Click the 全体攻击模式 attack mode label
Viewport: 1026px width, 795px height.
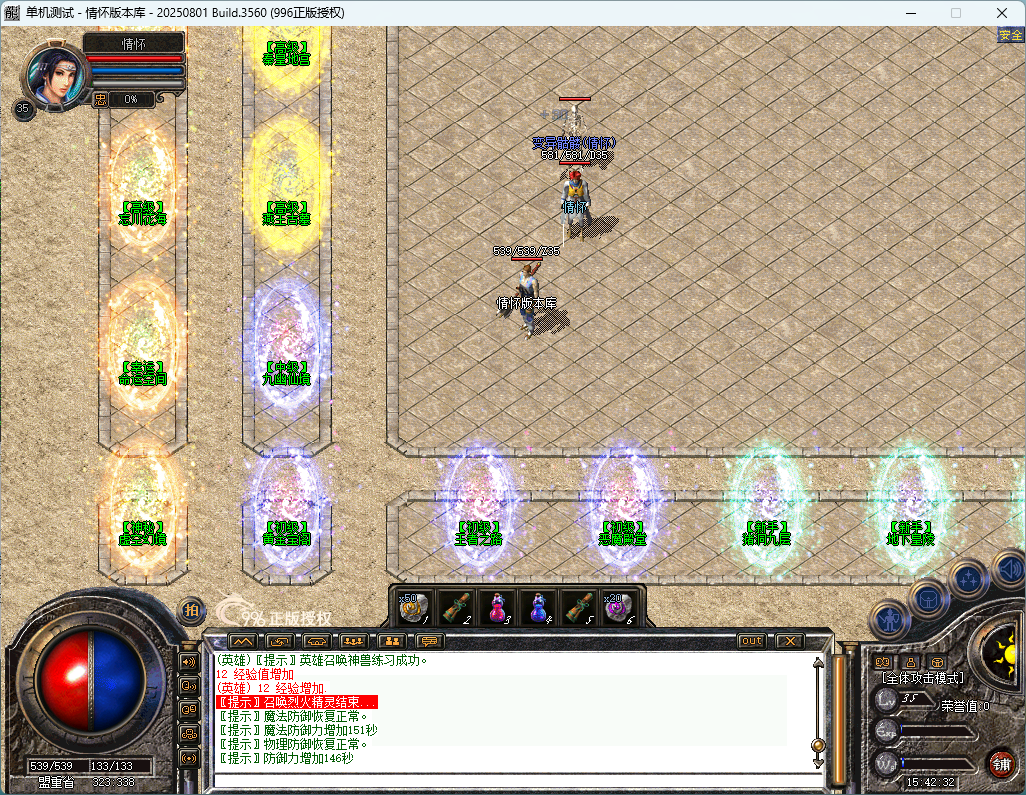[921, 679]
